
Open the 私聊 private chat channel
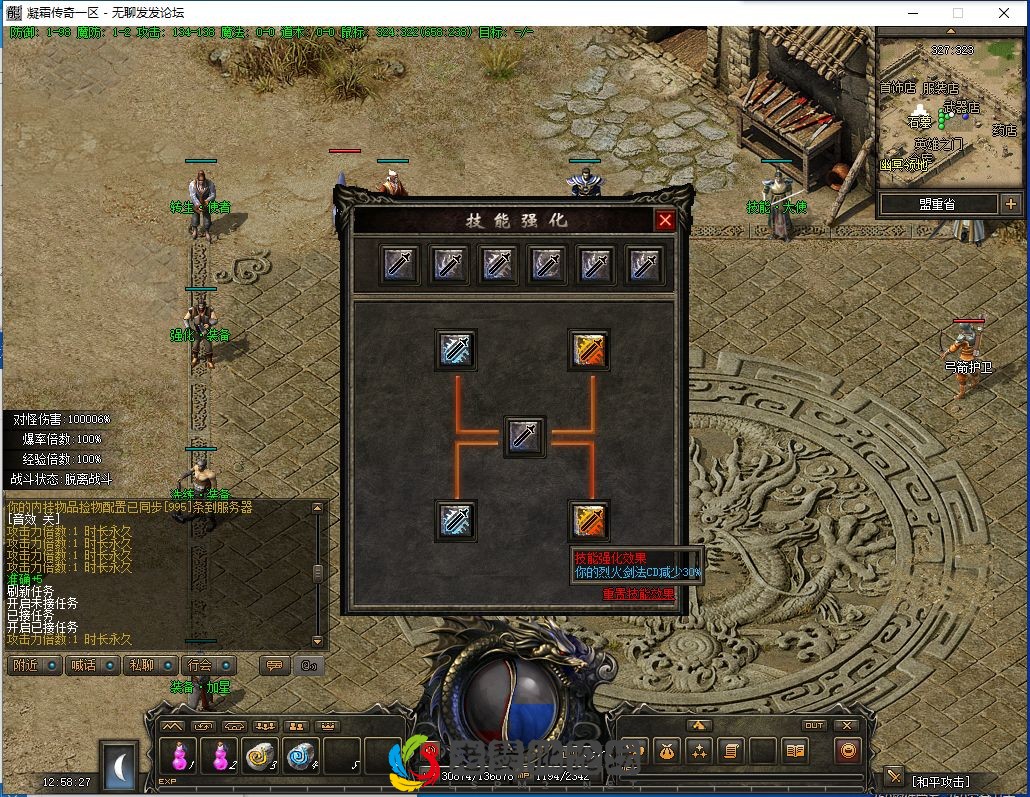[x=149, y=665]
